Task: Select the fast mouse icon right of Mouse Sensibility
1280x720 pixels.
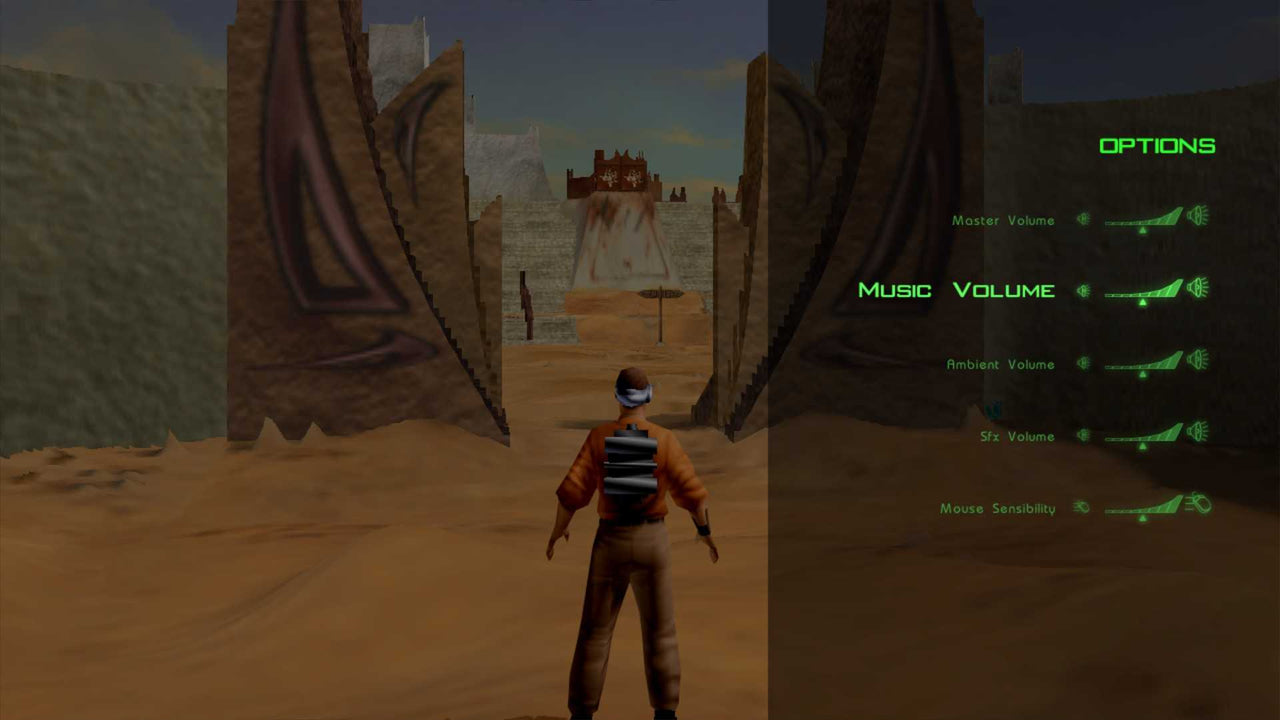Action: click(1197, 502)
